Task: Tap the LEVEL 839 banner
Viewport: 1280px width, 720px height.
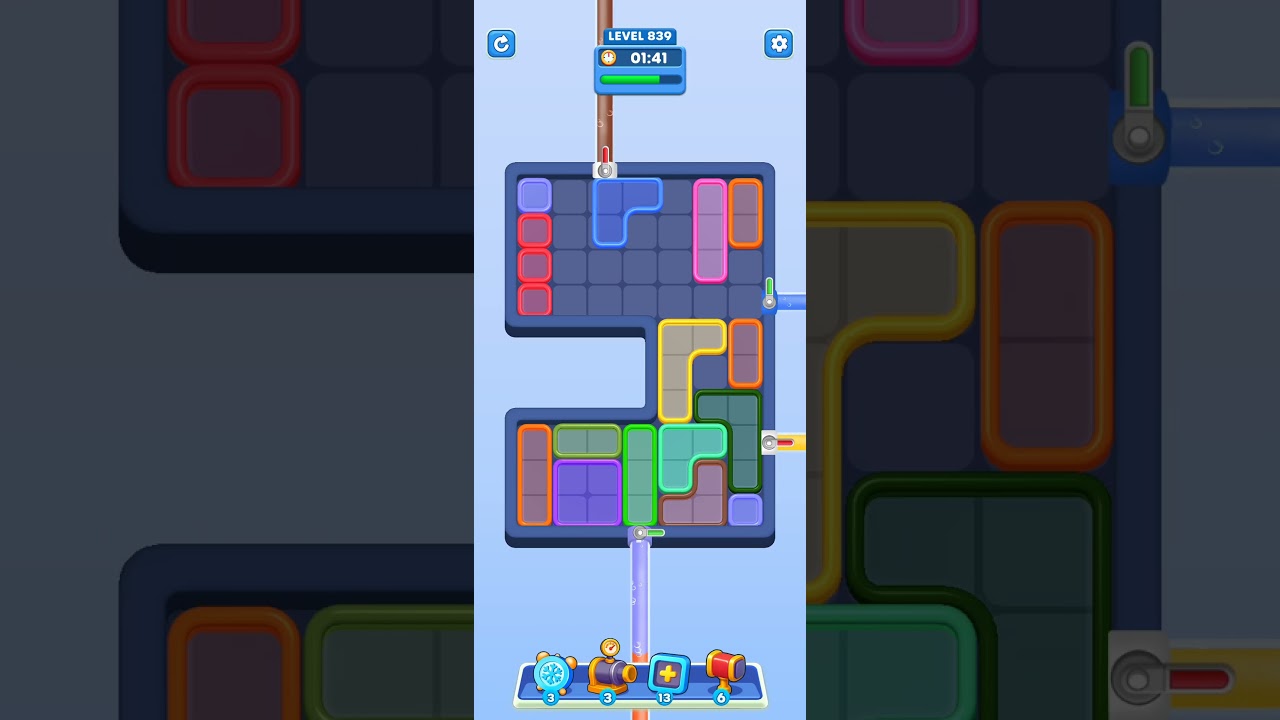Action: 640,36
